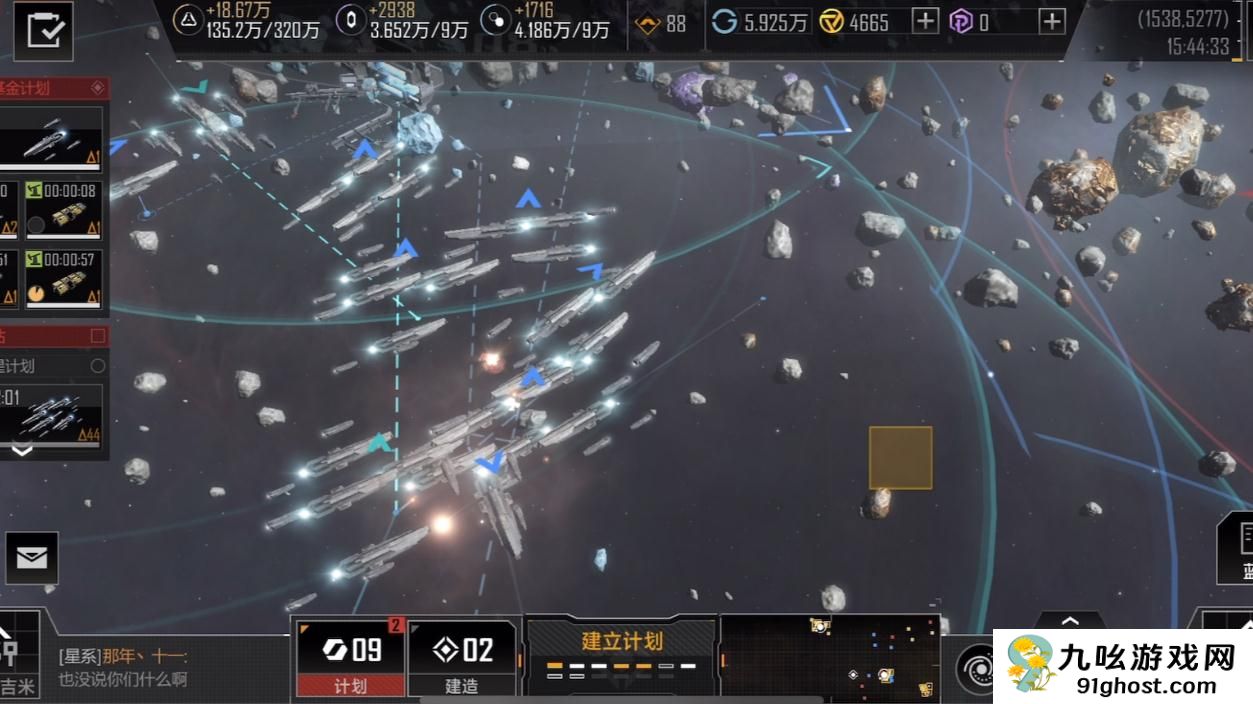Click the diamond icon on the 基金计划 header
Screen dimensions: 1253x704
pyautogui.click(x=97, y=88)
